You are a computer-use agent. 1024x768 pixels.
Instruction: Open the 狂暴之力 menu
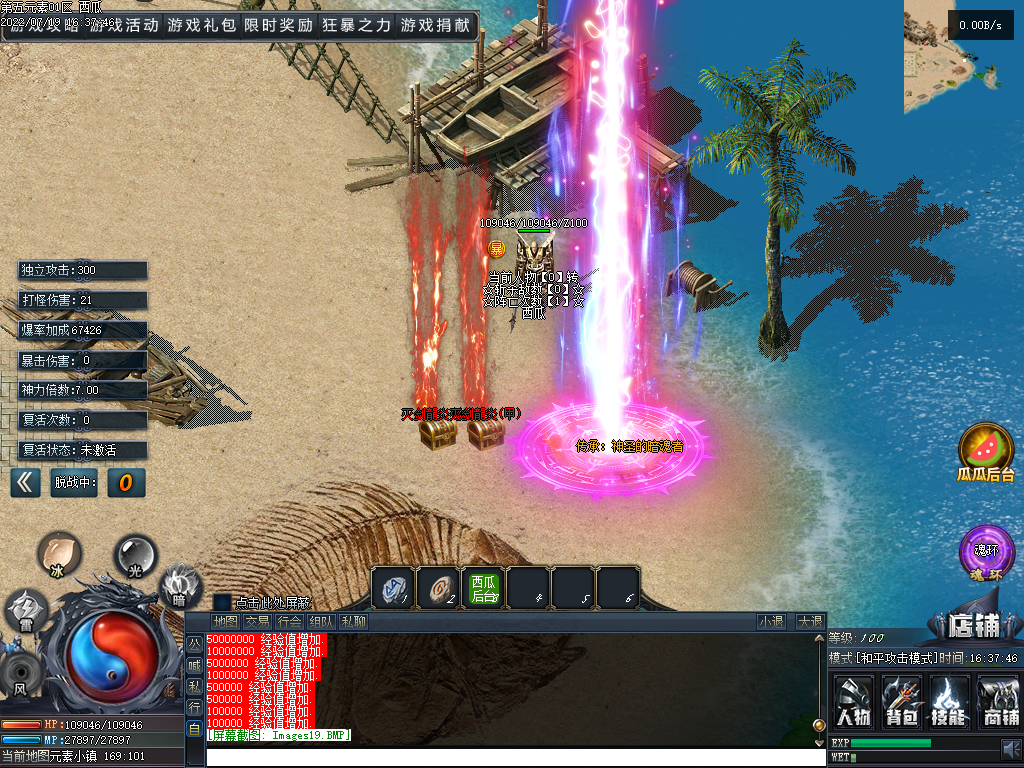click(x=356, y=25)
